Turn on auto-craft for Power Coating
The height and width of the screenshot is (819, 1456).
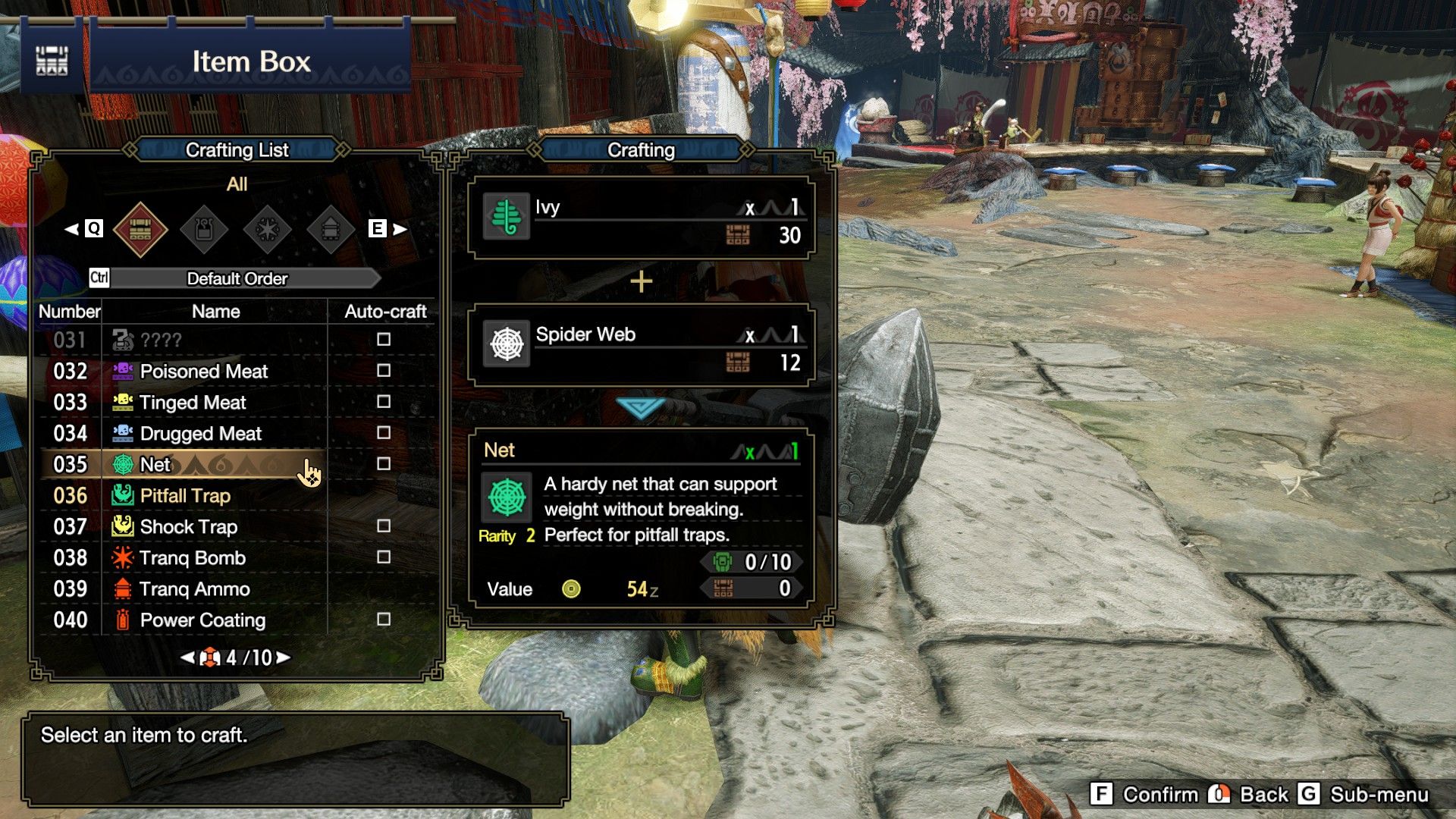pyautogui.click(x=384, y=619)
